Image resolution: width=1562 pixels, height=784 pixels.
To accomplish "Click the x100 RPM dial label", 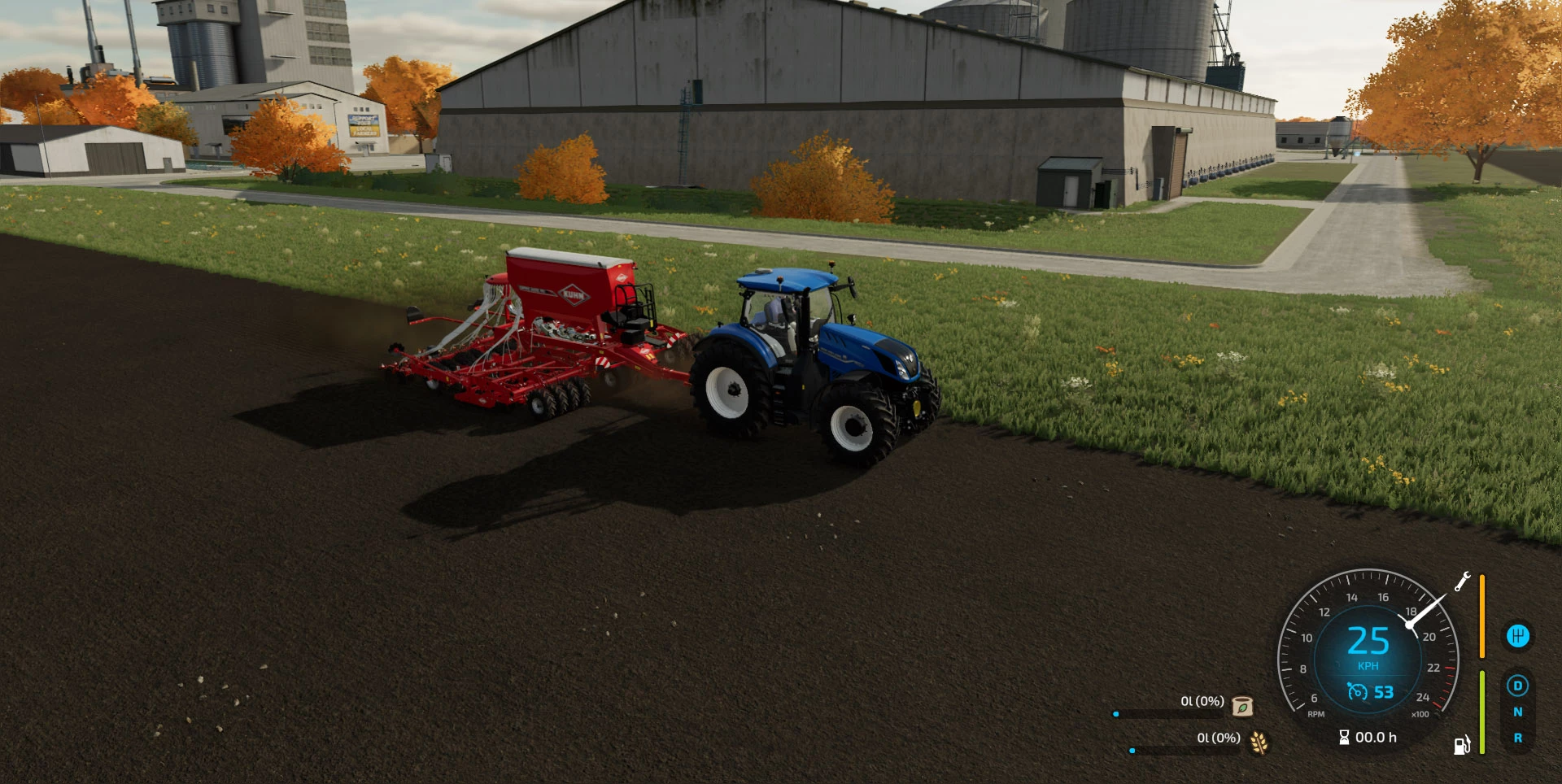I will point(1422,714).
